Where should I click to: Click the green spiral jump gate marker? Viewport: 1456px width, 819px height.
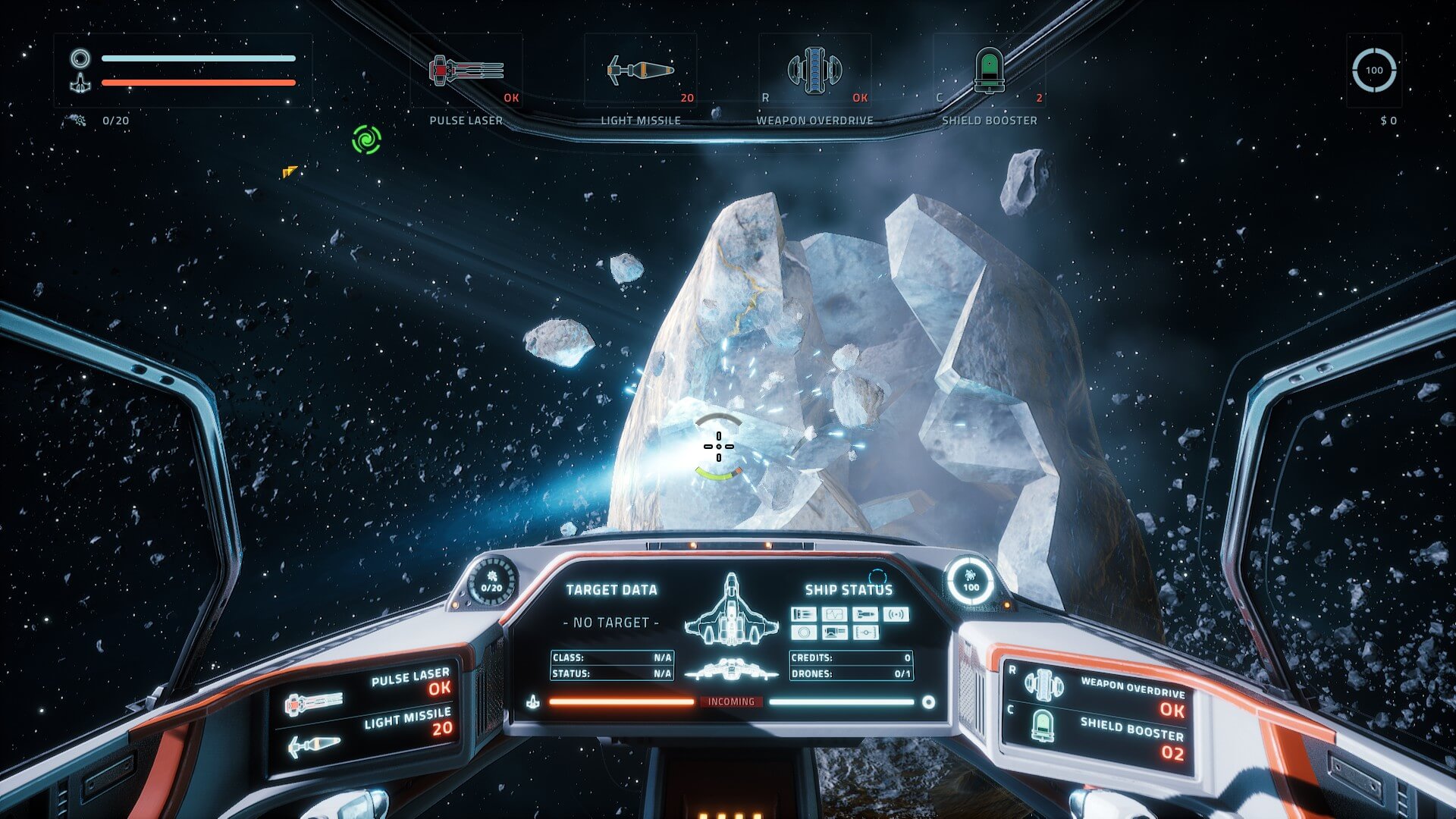(366, 140)
